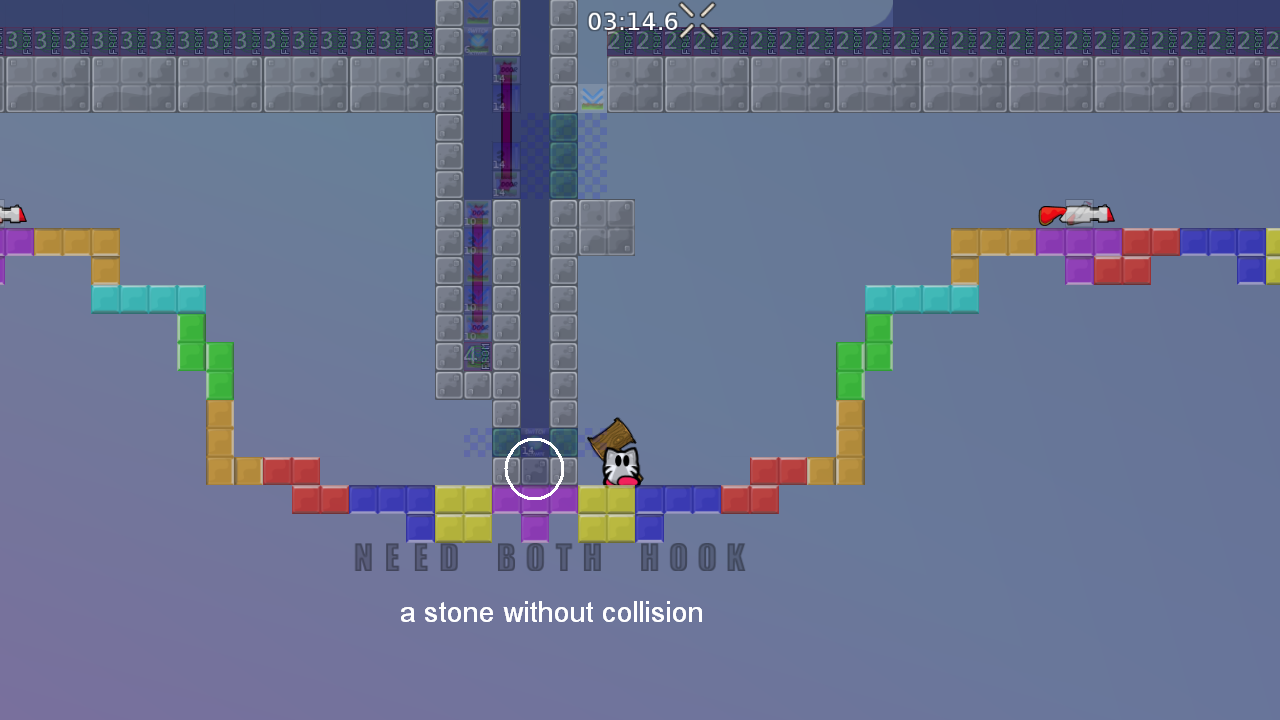Click the broadcast text reading a stone without collision
The image size is (1280, 720).
pos(552,612)
